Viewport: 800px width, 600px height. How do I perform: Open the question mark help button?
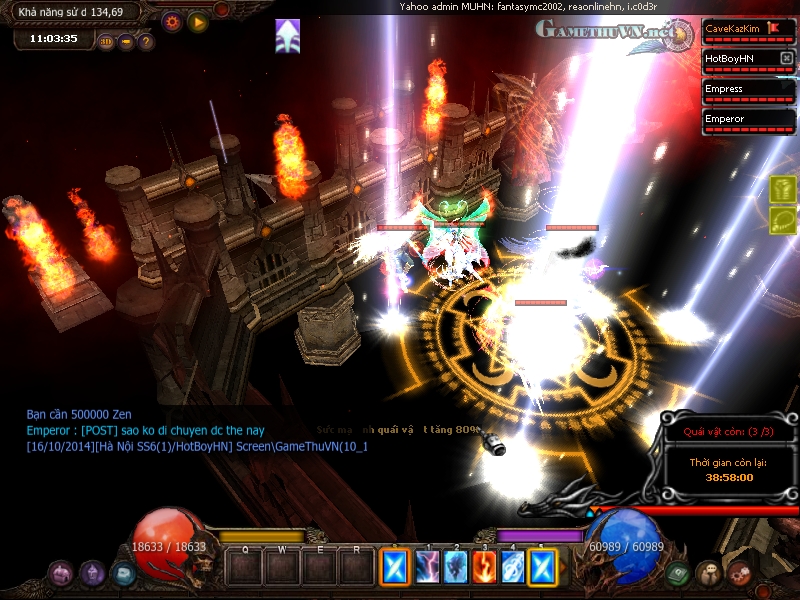pos(146,42)
